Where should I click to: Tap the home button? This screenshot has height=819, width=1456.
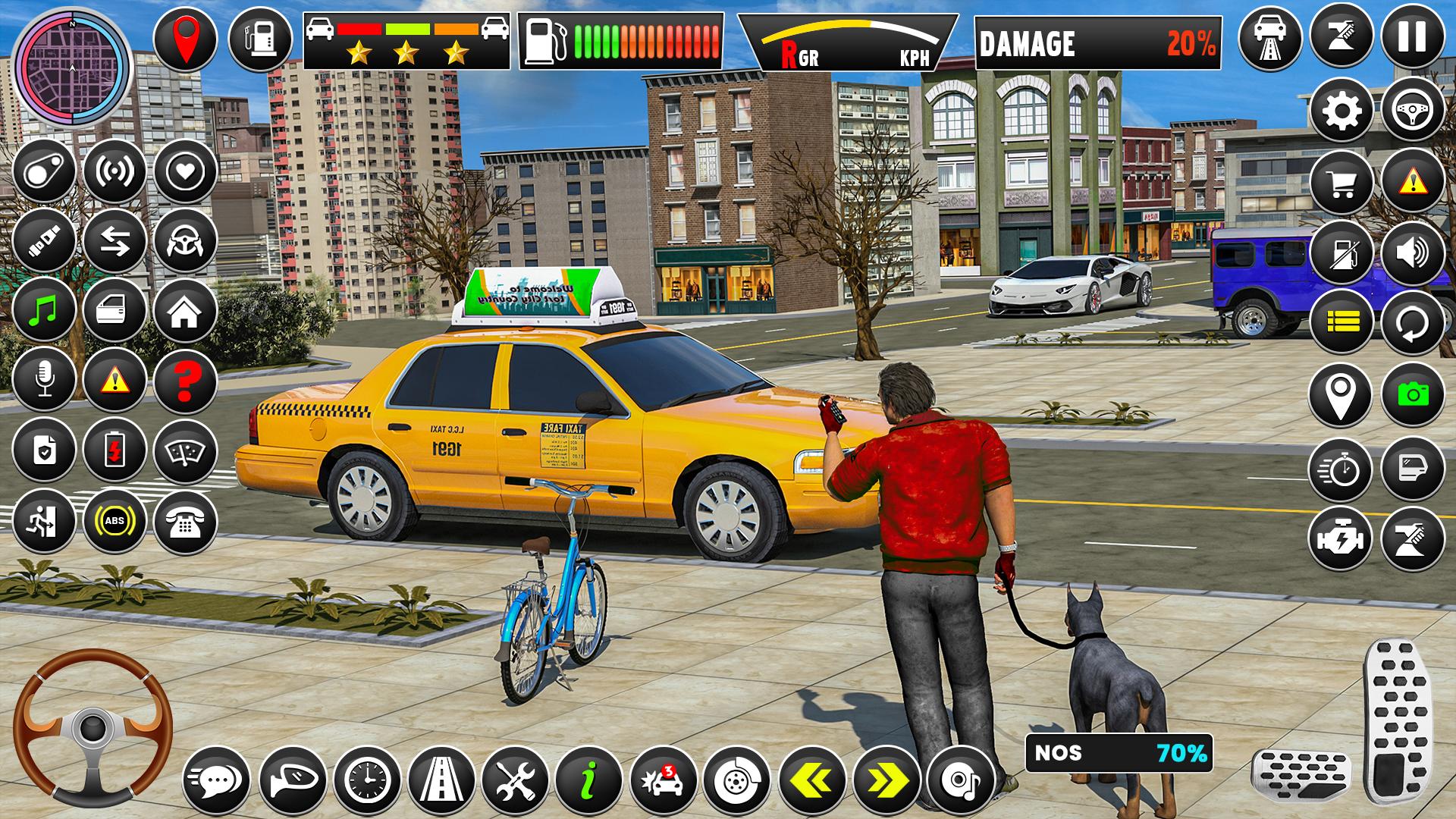(x=185, y=310)
